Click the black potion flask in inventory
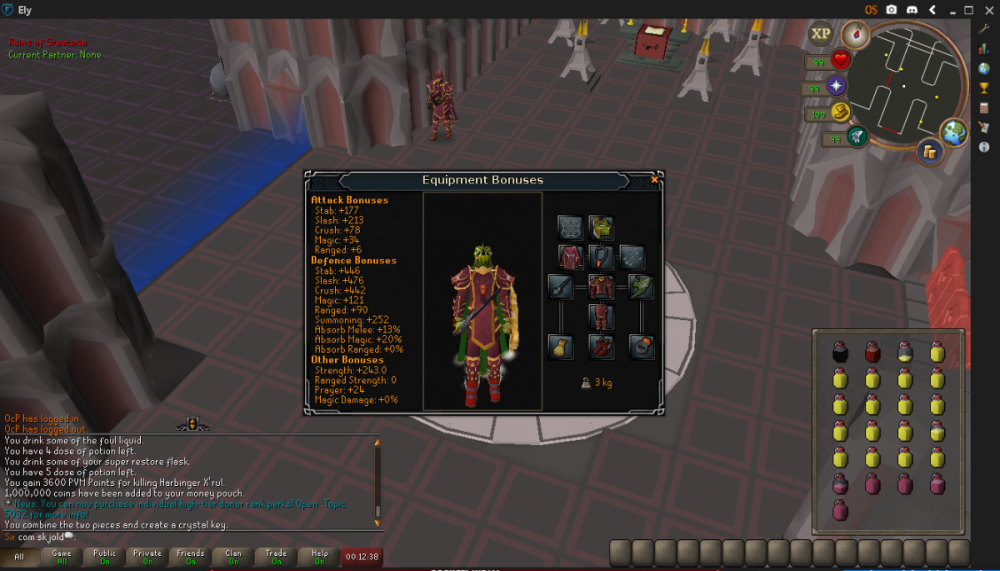The height and width of the screenshot is (571, 1000). [x=840, y=352]
